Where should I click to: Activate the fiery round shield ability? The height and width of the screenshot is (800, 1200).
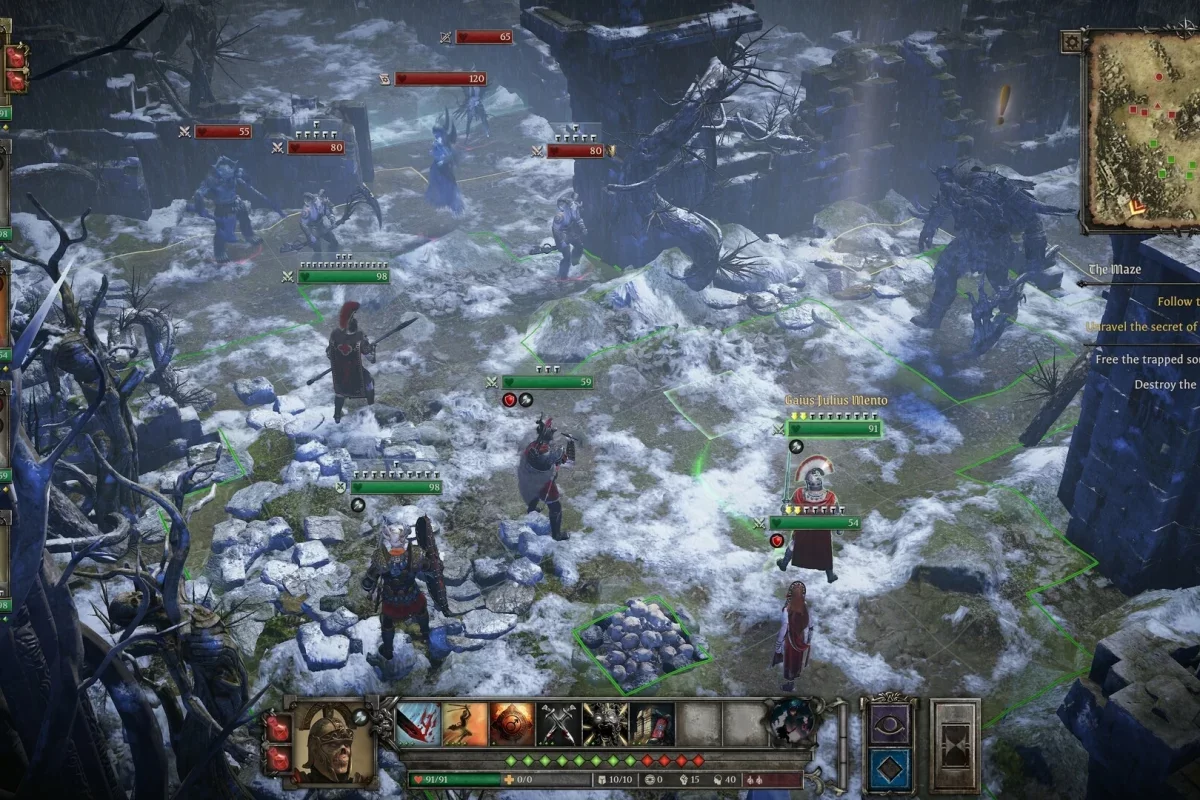click(512, 725)
